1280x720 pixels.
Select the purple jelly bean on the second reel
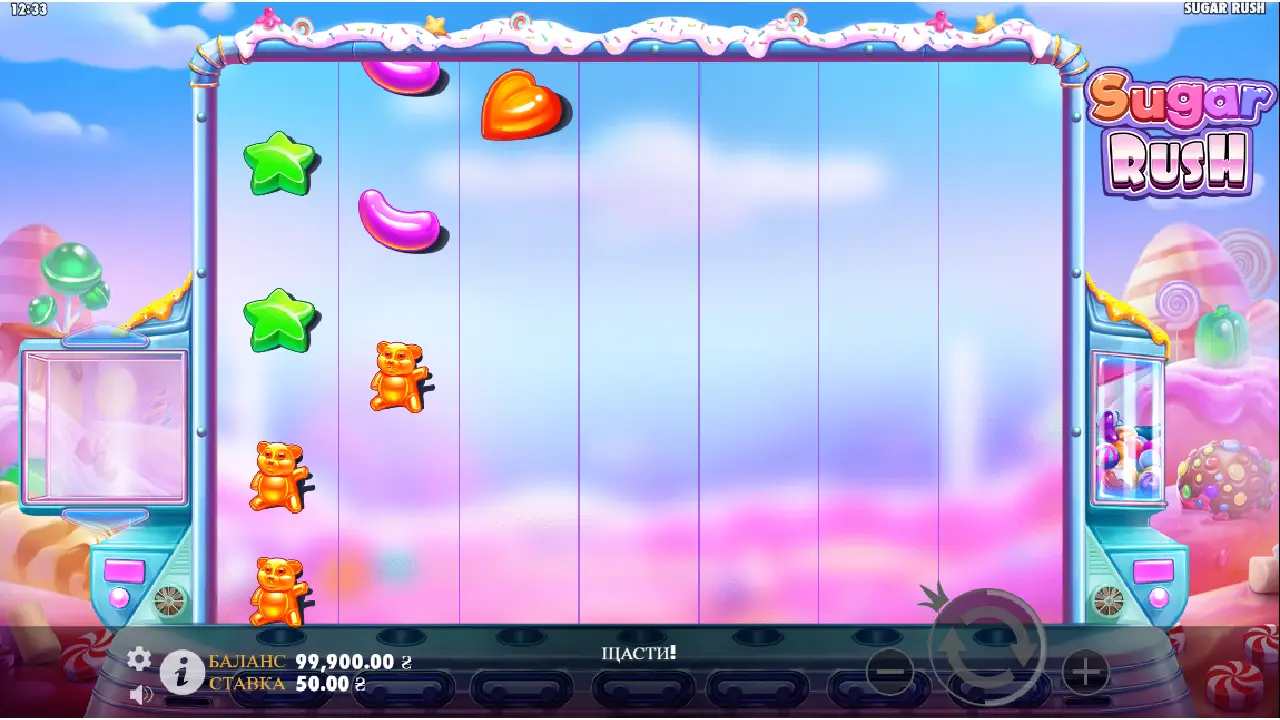(397, 218)
